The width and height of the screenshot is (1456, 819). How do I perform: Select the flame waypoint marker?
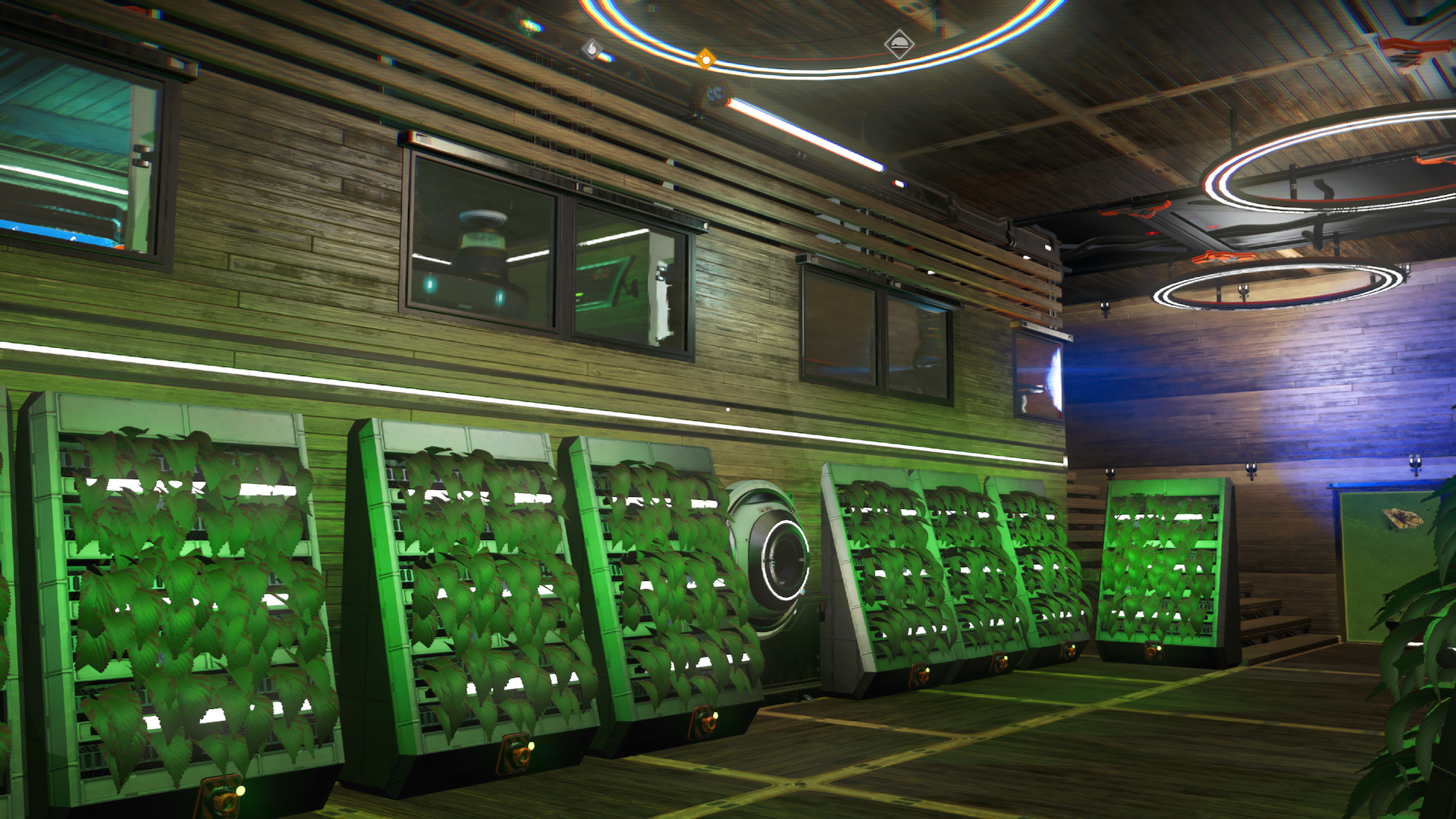(x=591, y=49)
